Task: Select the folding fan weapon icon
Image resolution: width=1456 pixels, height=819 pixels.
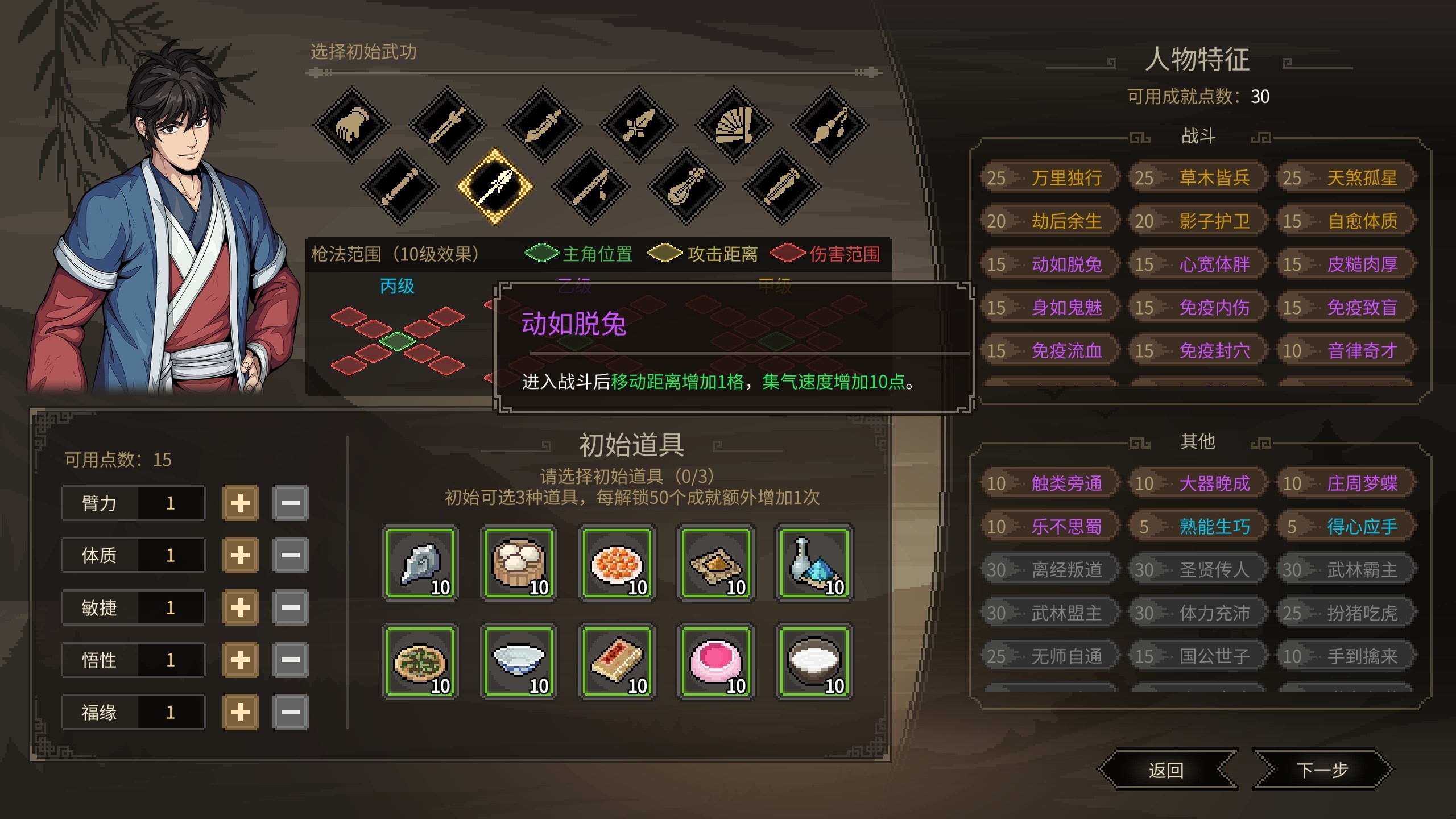Action: click(734, 124)
